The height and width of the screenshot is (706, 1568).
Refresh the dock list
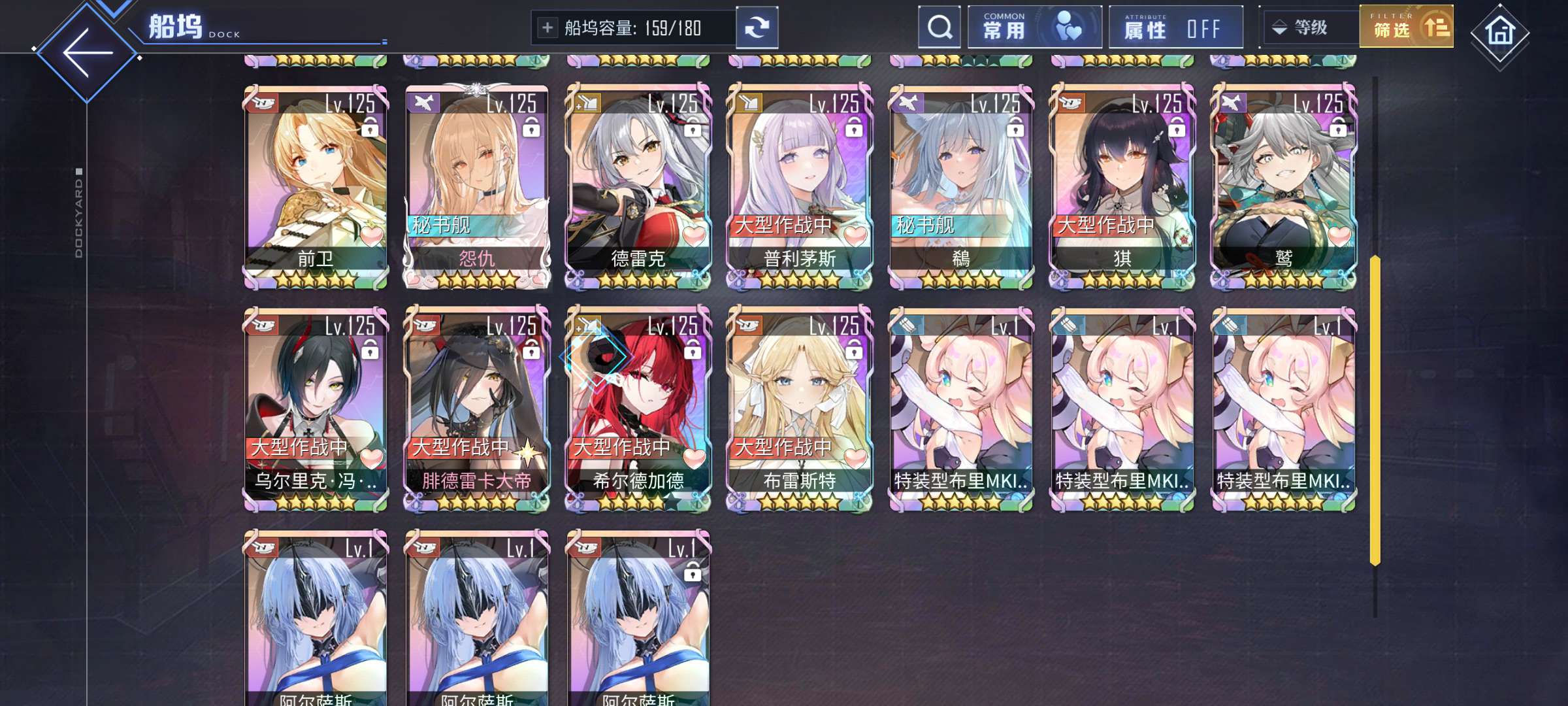757,27
